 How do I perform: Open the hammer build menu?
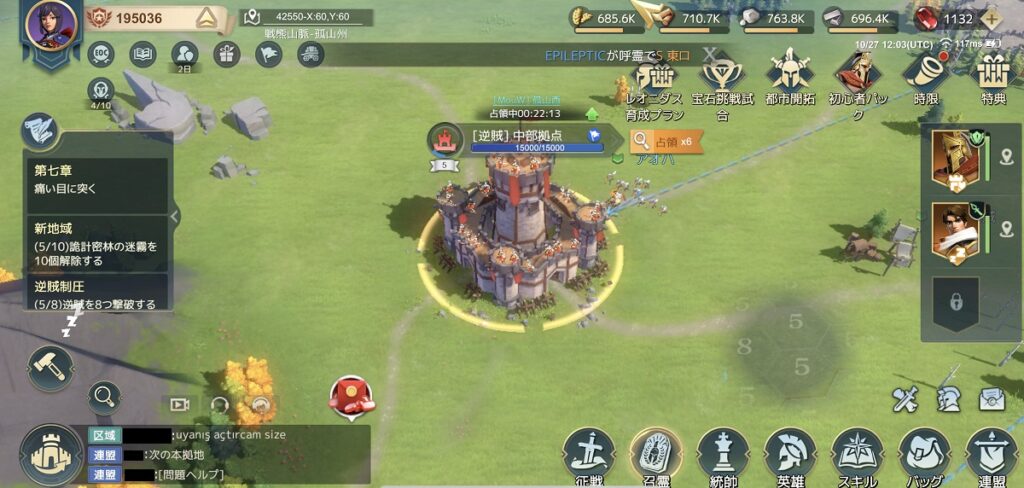49,366
